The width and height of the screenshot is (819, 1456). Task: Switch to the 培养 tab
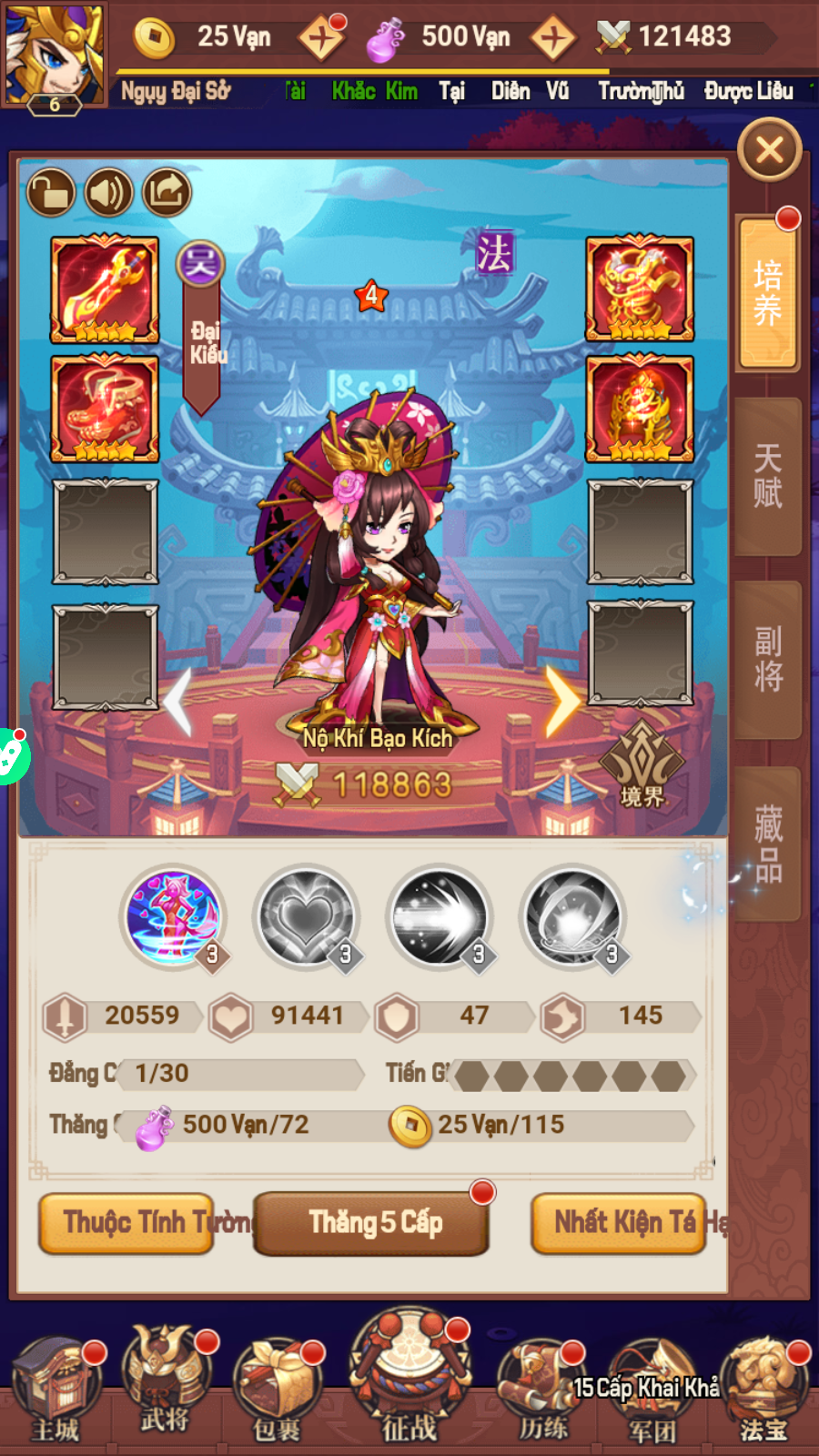point(767,293)
